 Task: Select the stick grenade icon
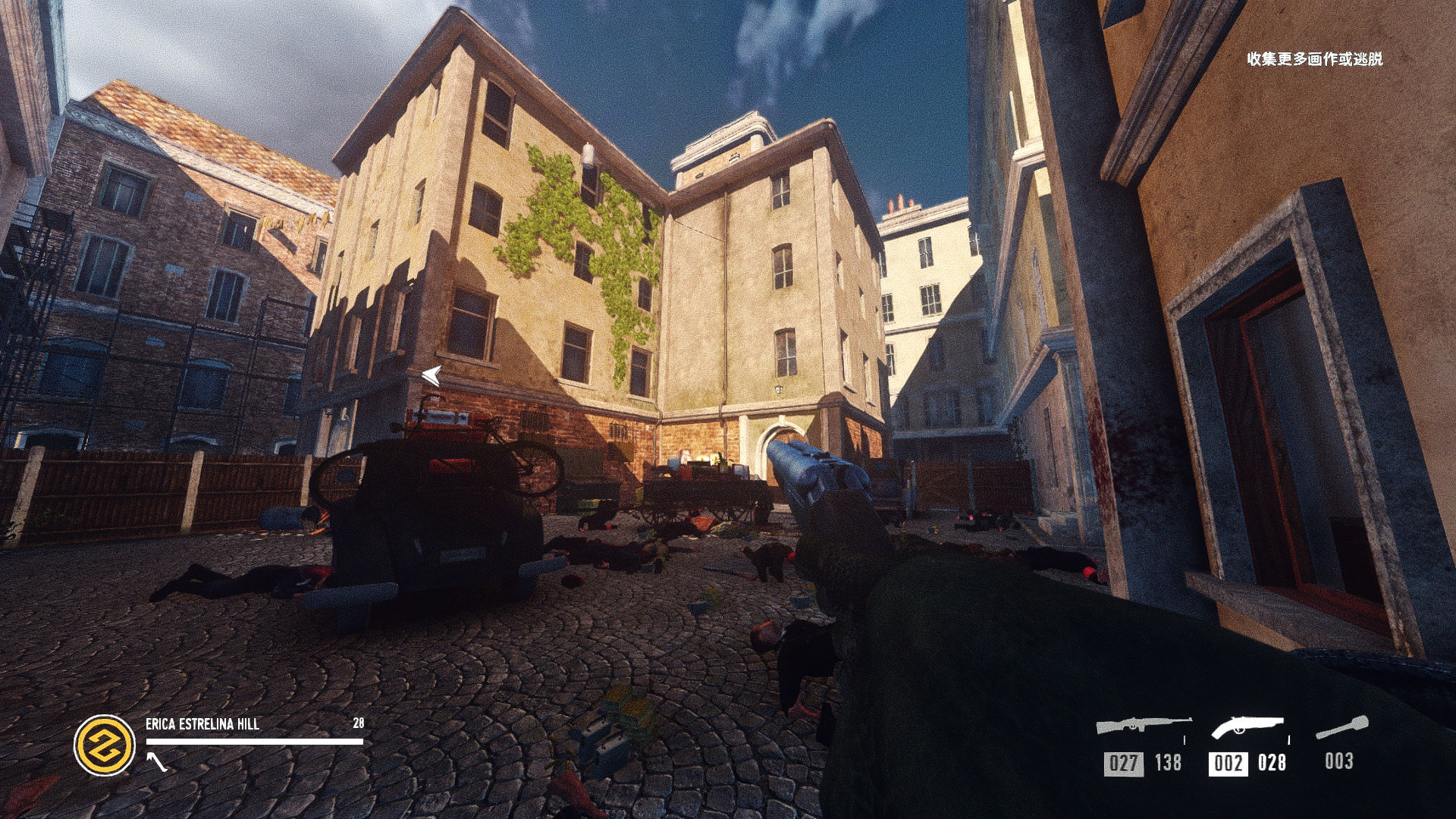point(1342,726)
